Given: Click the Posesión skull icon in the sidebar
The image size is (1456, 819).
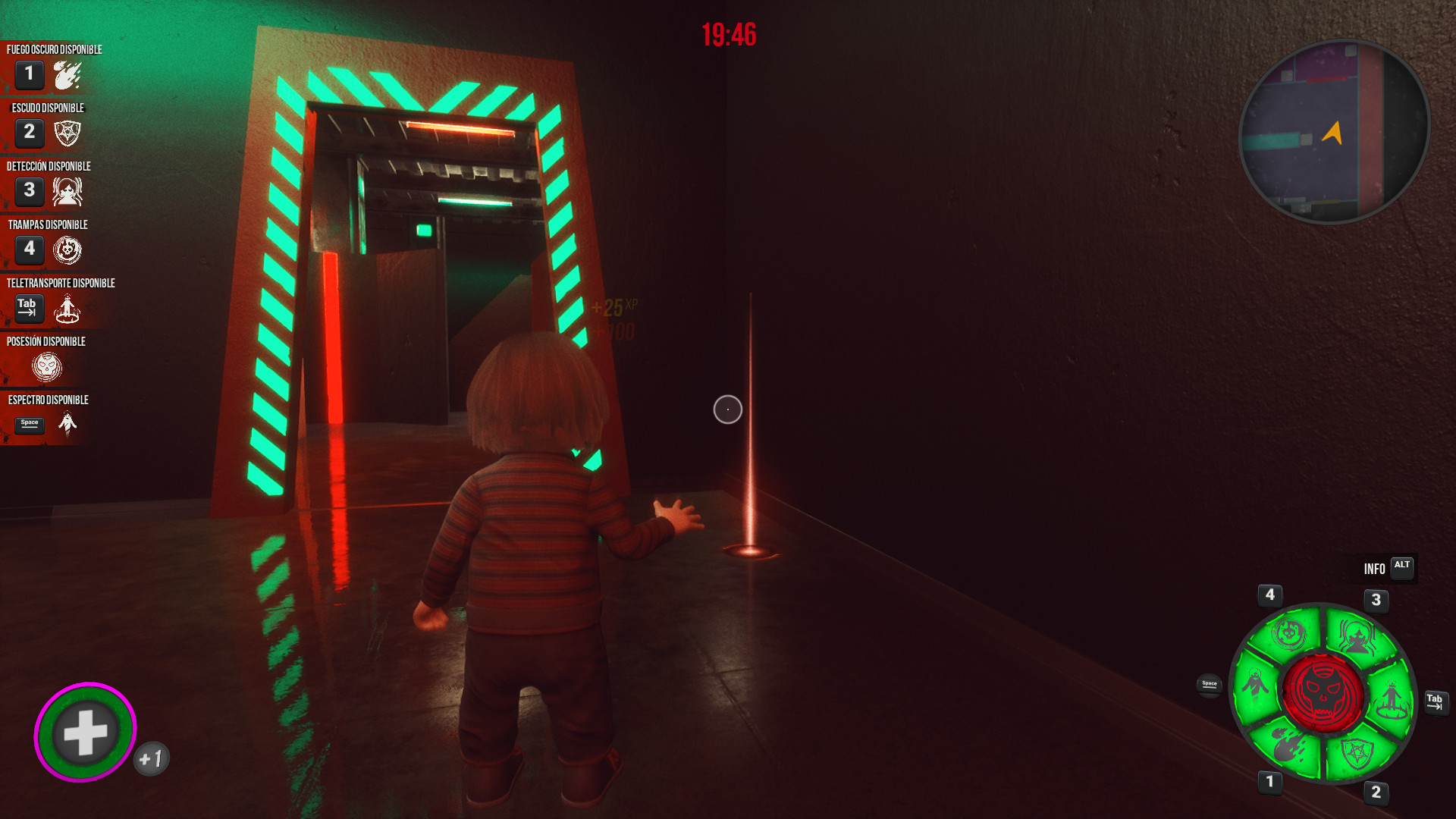Looking at the screenshot, I should (x=45, y=367).
